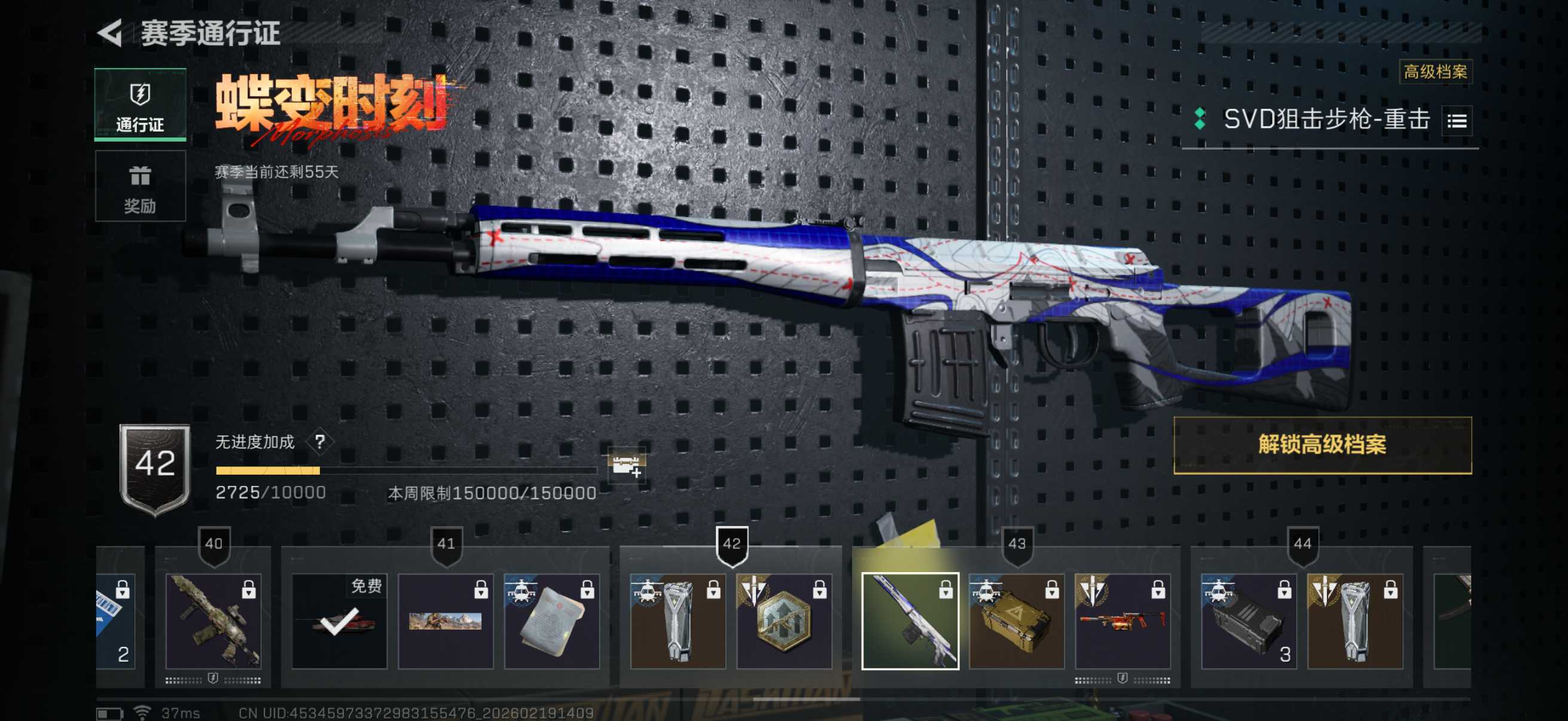Click 解锁高级档案 unlock button
1568x721 pixels.
(x=1322, y=445)
